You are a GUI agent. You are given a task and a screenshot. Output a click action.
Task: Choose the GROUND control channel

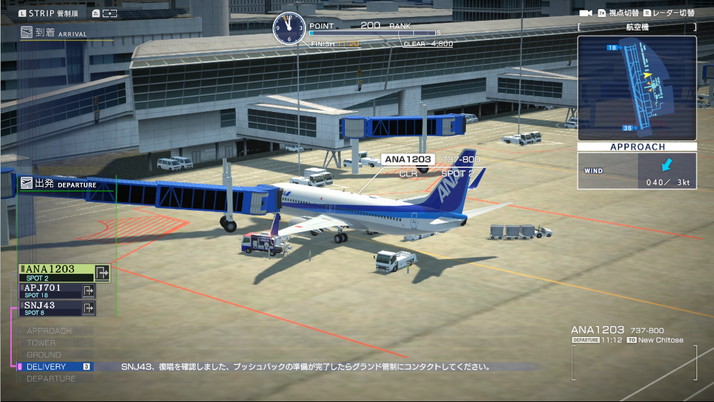tap(44, 355)
